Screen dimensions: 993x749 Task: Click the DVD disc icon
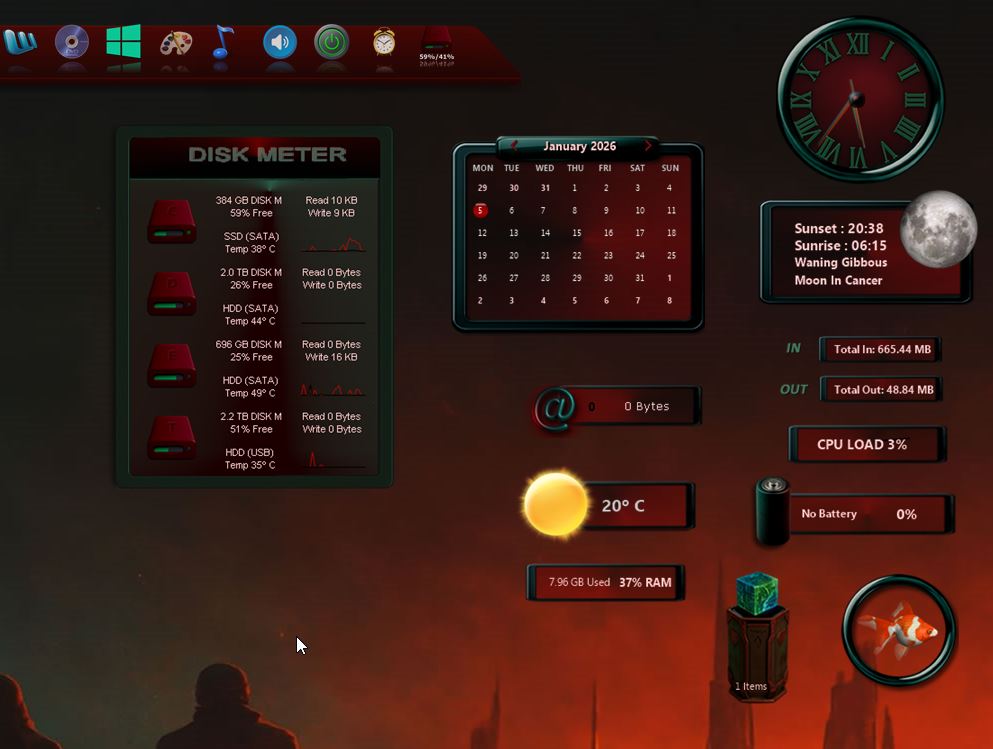click(x=71, y=42)
